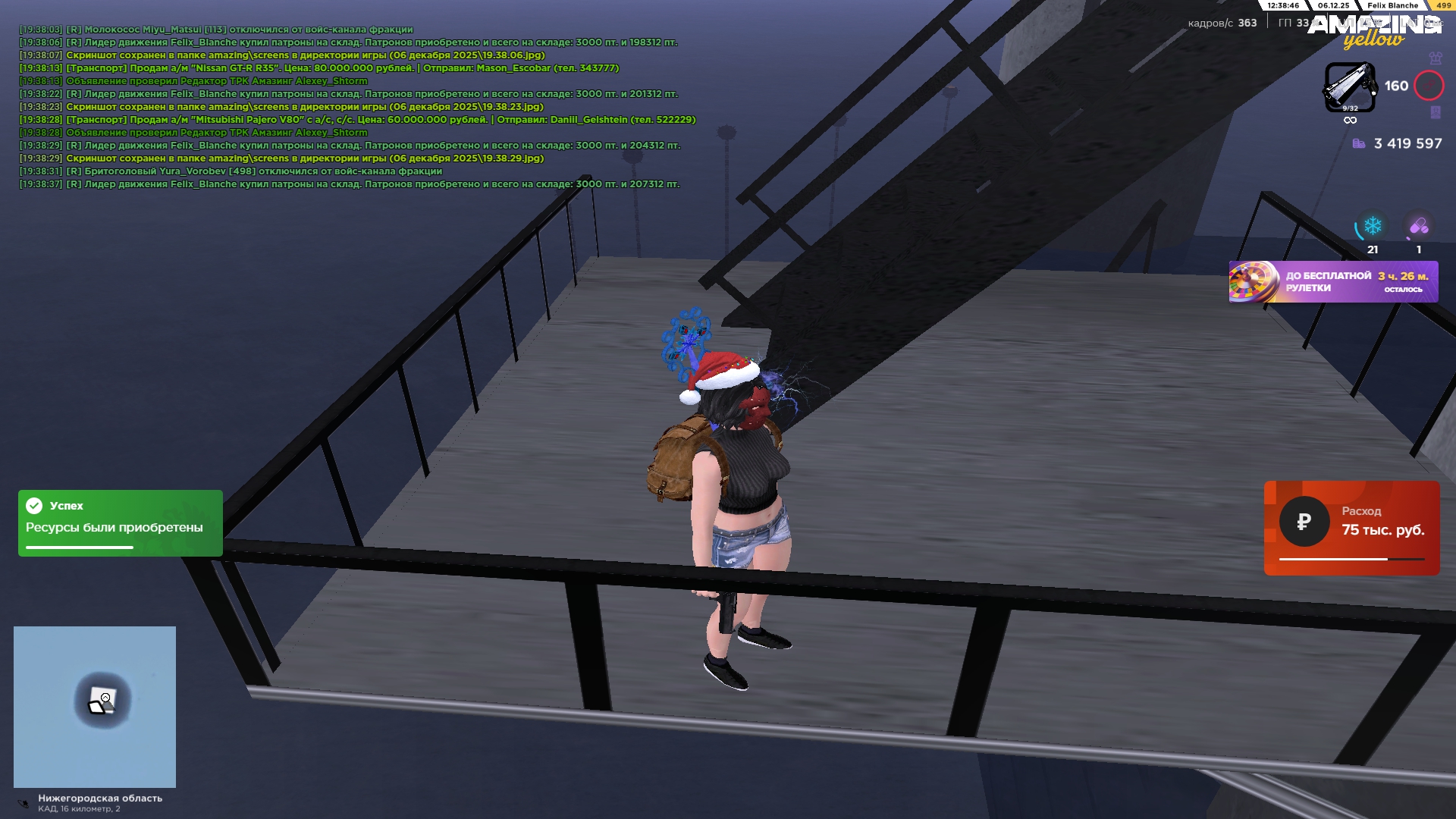Click the snowflake status icon
This screenshot has width=1456, height=819.
(1373, 226)
